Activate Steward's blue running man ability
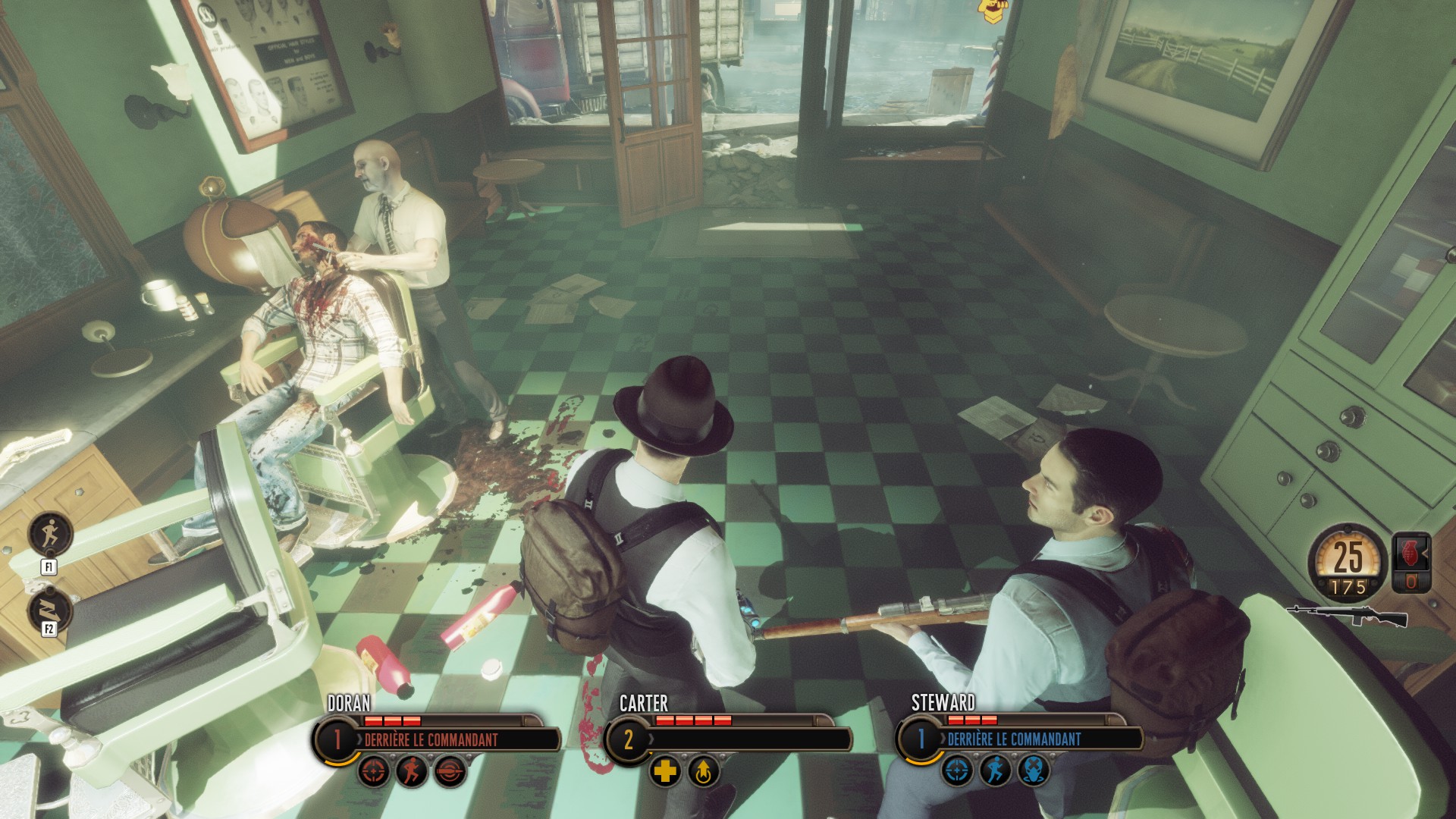Screen dimensions: 1456x819 995,772
